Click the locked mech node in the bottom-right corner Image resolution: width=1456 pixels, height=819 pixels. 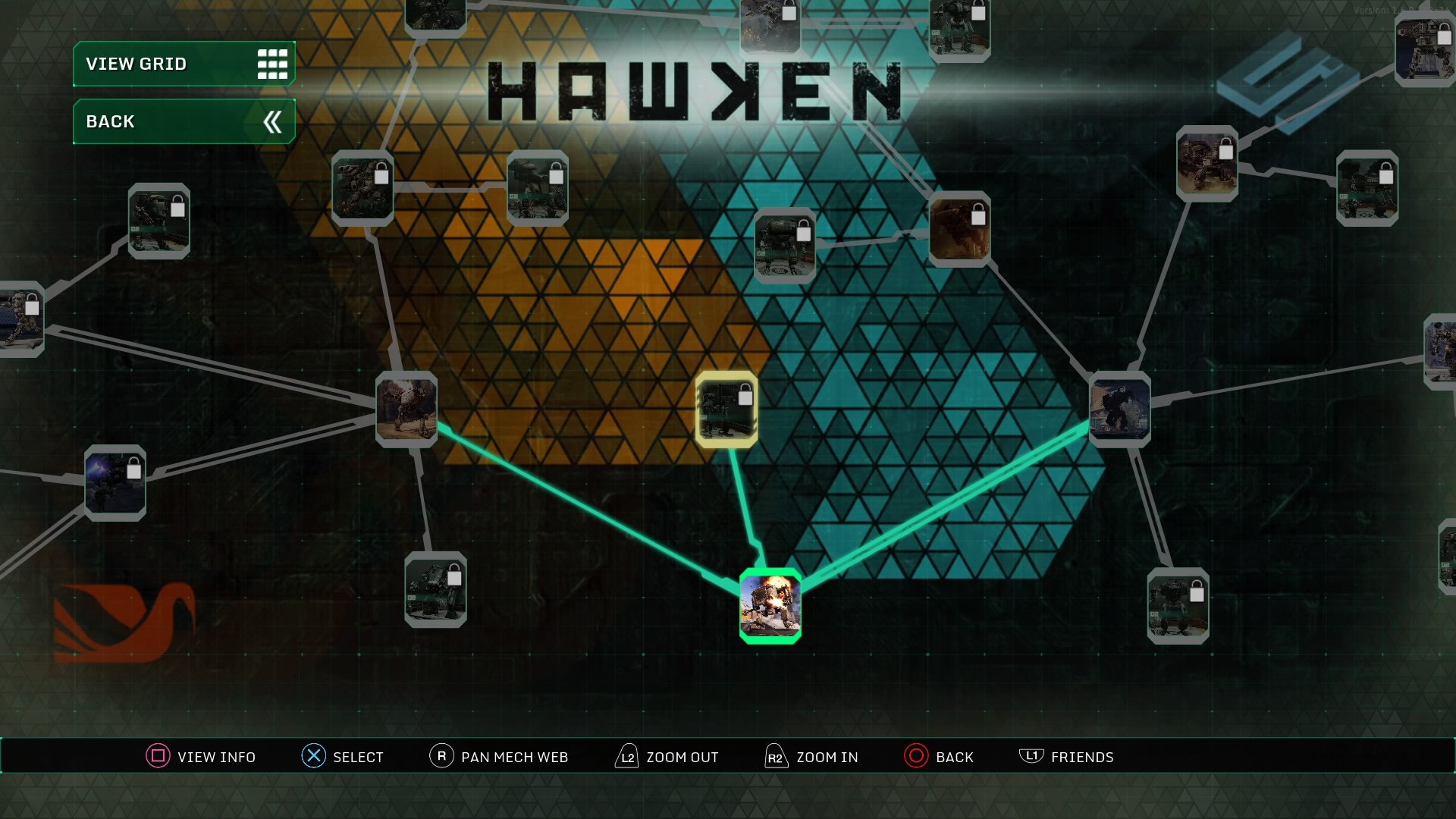coord(1177,603)
